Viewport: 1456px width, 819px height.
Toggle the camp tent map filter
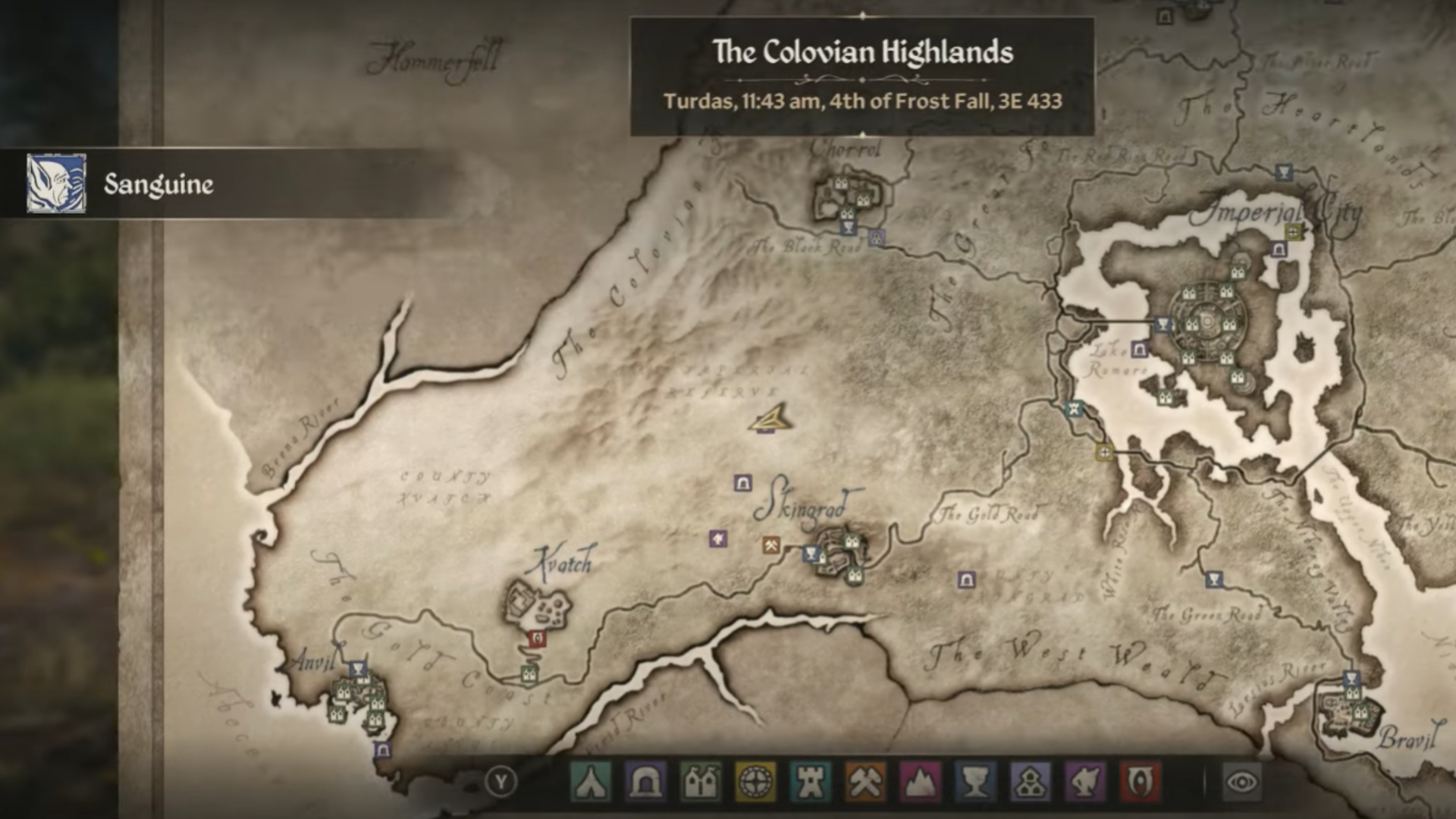click(589, 782)
